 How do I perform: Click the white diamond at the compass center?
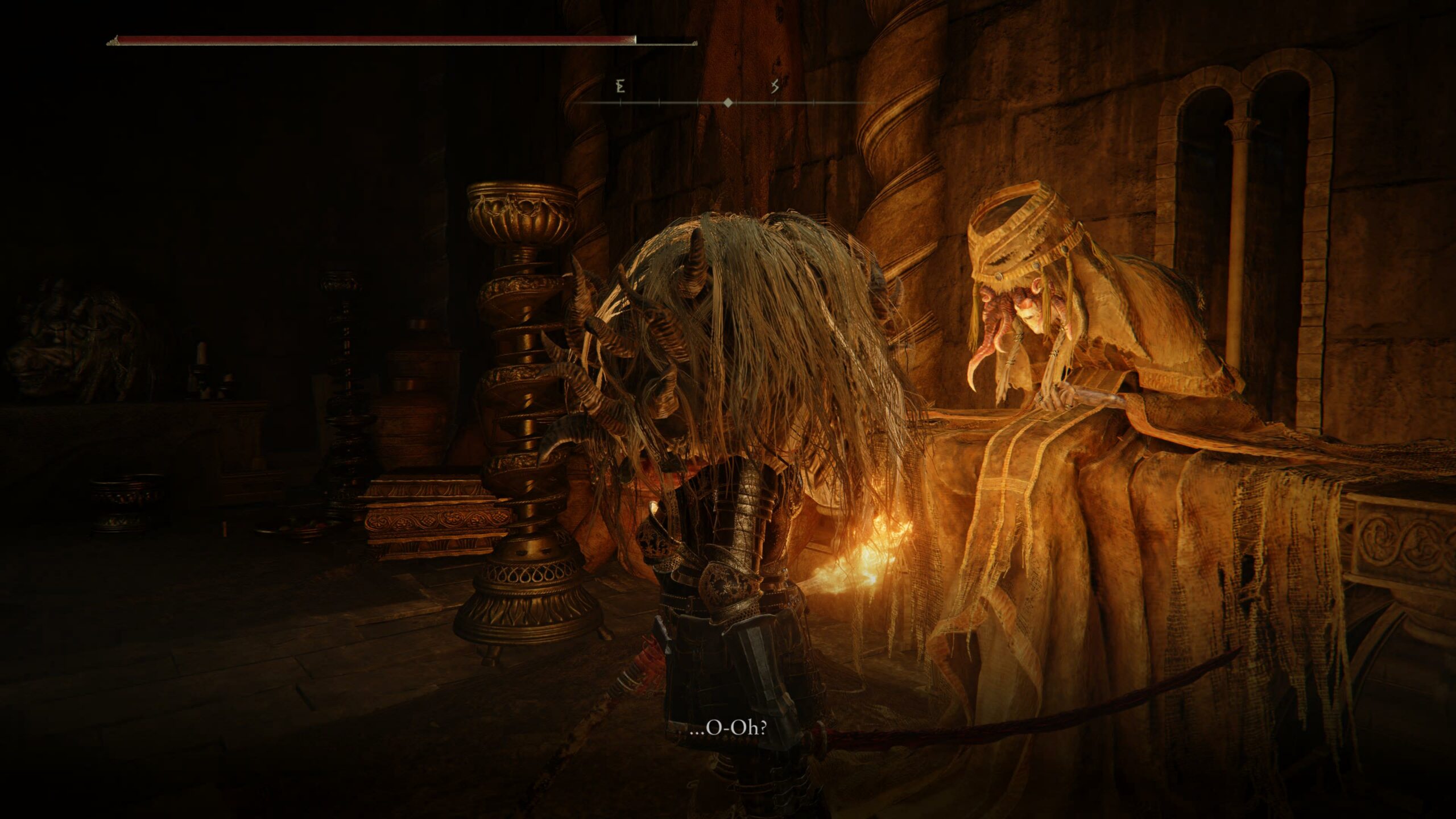[x=729, y=103]
